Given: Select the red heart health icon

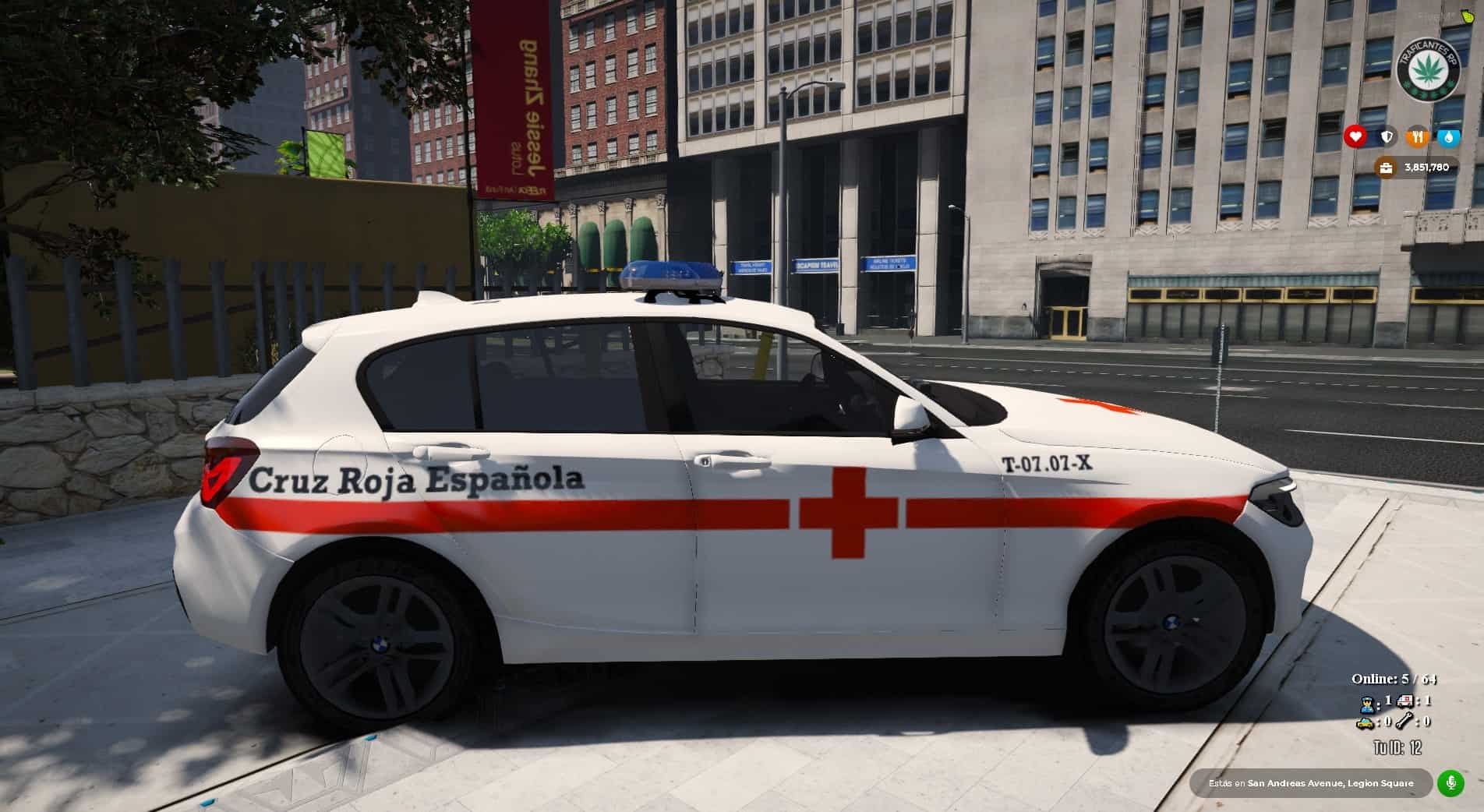Looking at the screenshot, I should click(x=1355, y=137).
